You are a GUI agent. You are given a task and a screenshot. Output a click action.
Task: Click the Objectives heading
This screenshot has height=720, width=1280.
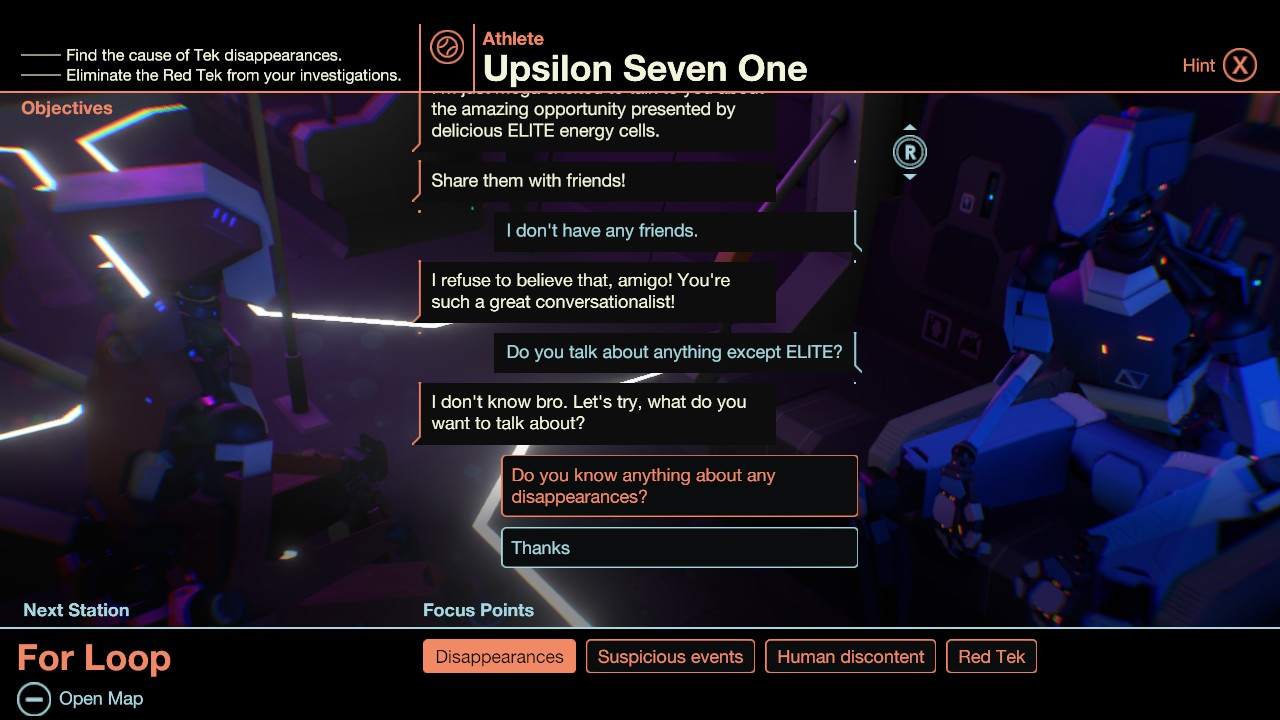(x=66, y=107)
